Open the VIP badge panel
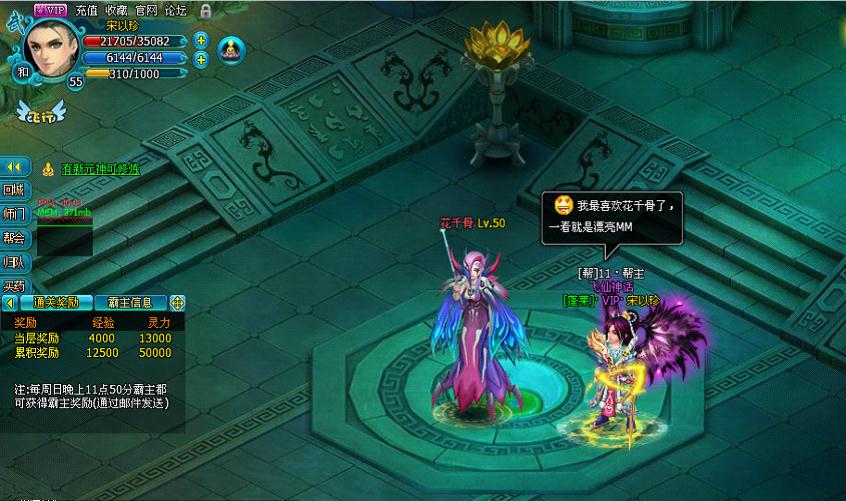The height and width of the screenshot is (501, 846). (x=50, y=9)
